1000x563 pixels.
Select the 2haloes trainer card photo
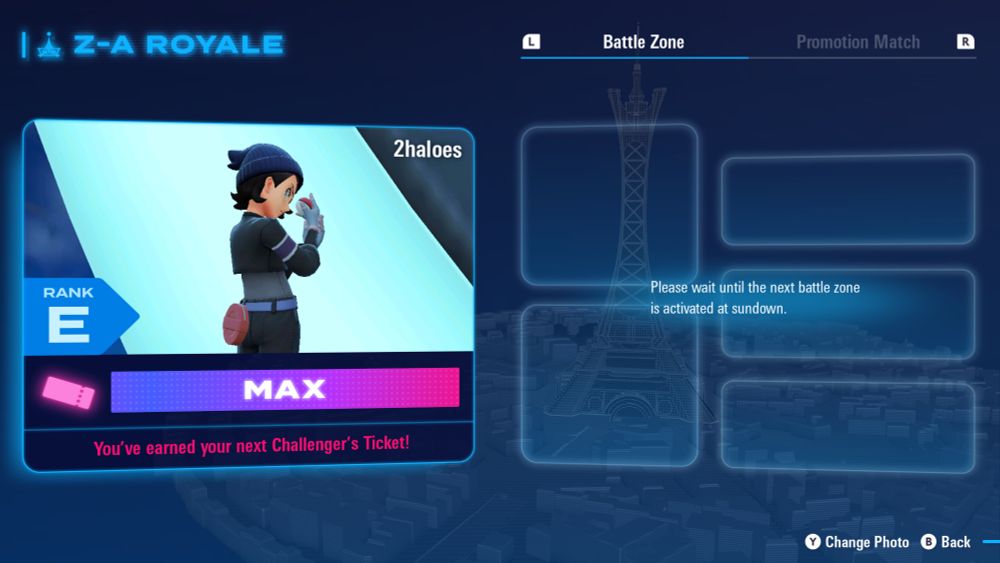[250, 240]
